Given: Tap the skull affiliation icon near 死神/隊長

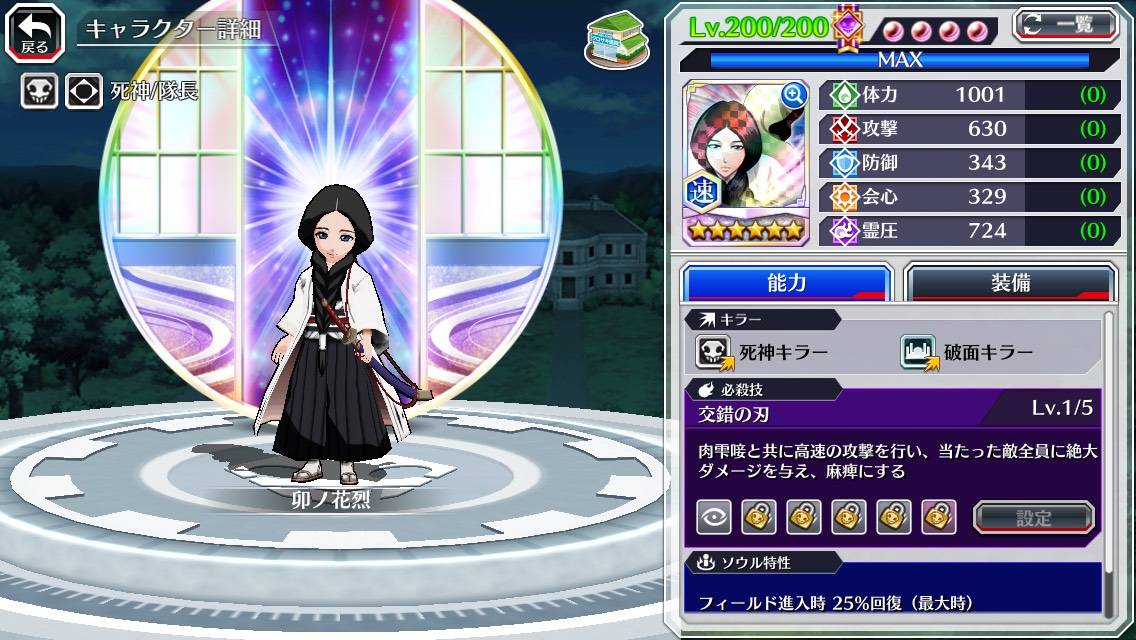Looking at the screenshot, I should (38, 92).
